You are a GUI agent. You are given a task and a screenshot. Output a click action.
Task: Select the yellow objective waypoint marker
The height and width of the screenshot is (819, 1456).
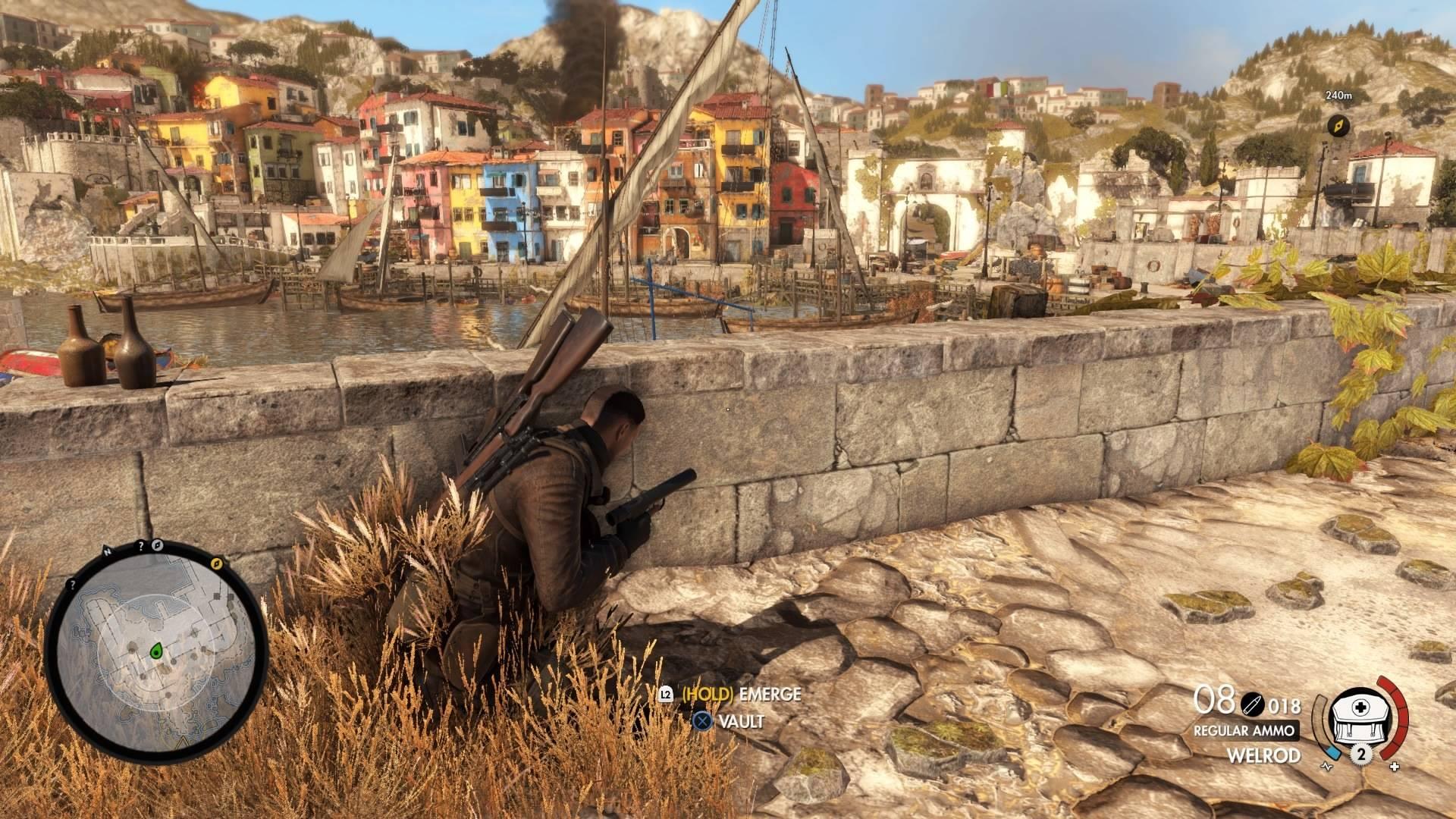(x=1338, y=125)
